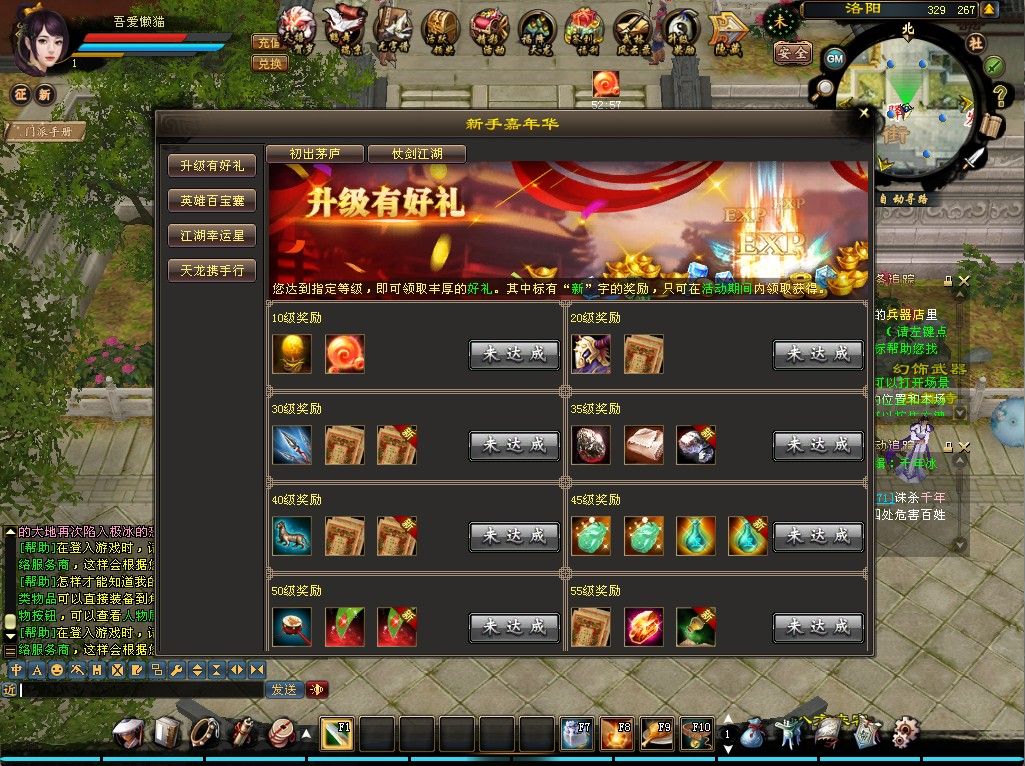This screenshot has height=766, width=1025.
Task: Choose the 江湖幸运星 entry
Action: pos(212,236)
